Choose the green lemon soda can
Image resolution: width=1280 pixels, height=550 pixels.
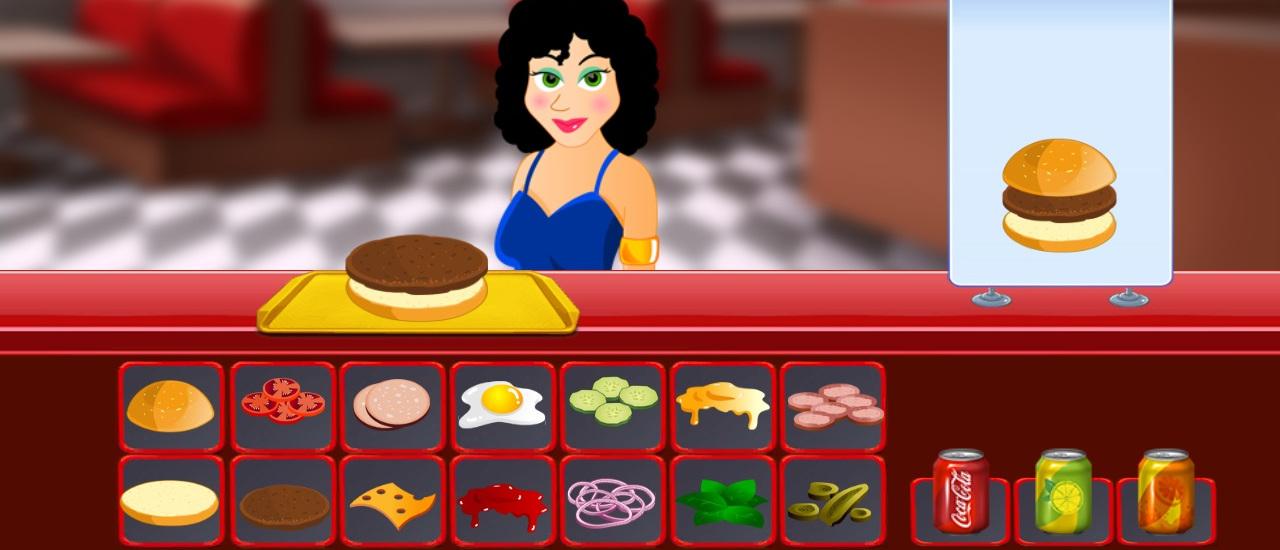[x=1064, y=492]
